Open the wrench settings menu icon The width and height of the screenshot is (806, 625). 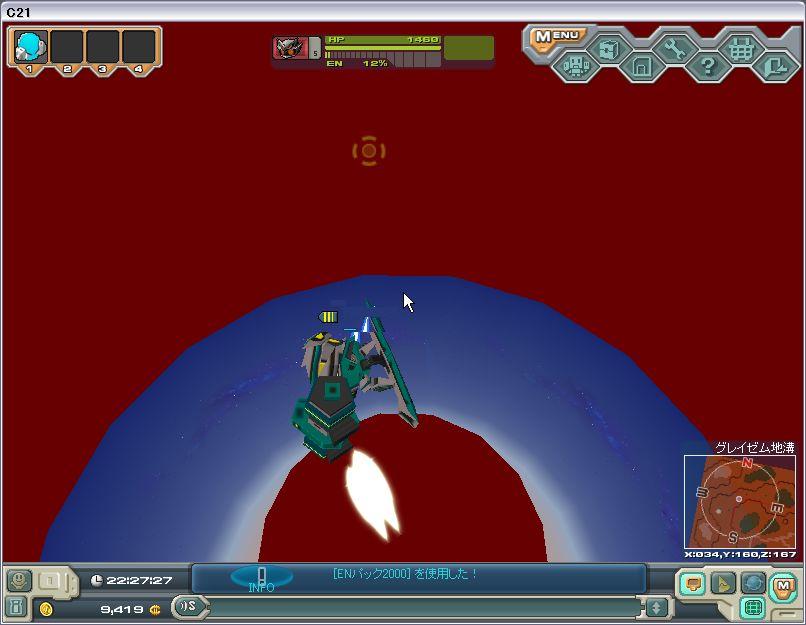click(x=674, y=48)
